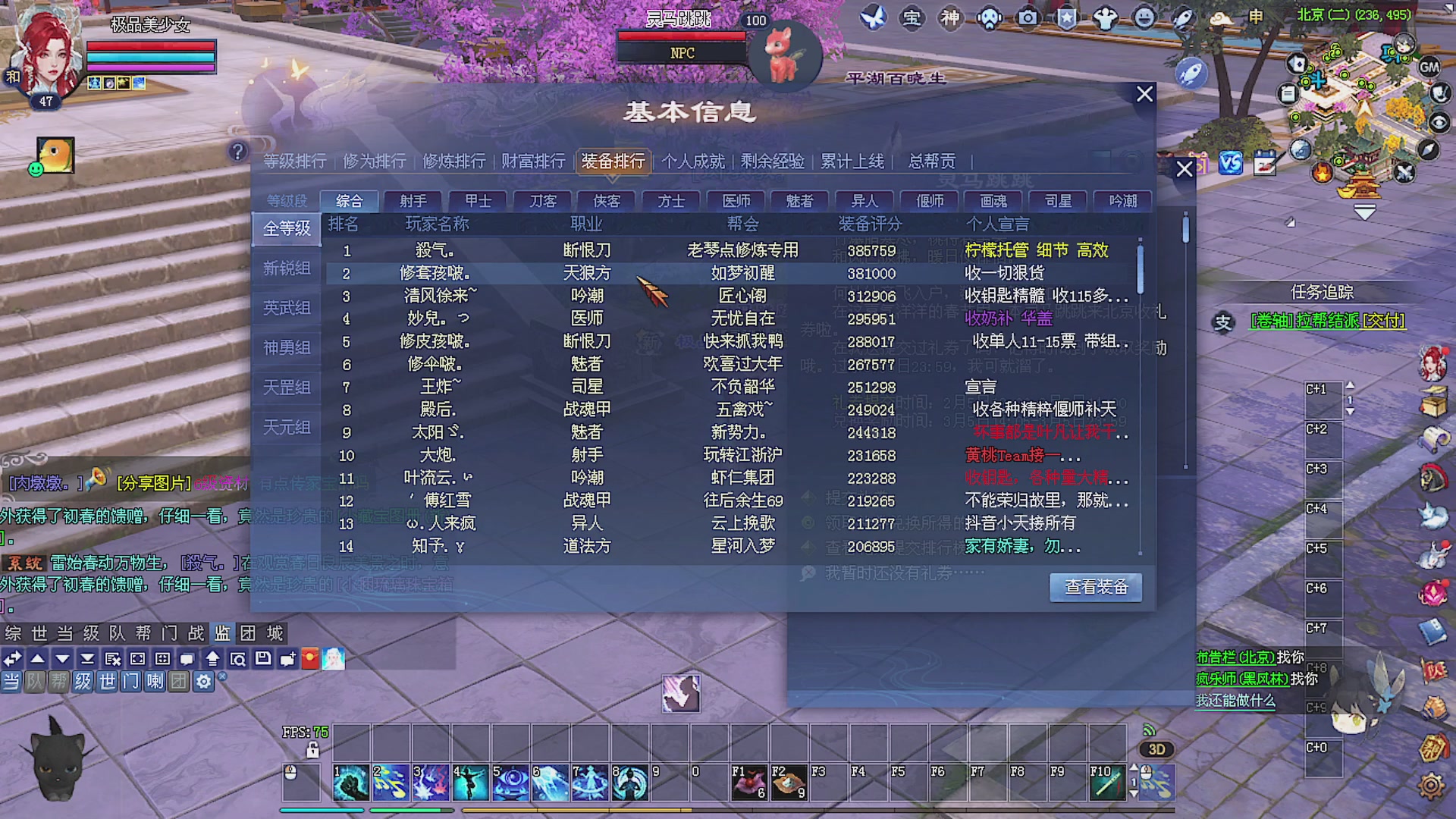Switch to the 财富排行 ranking tab

tap(532, 162)
